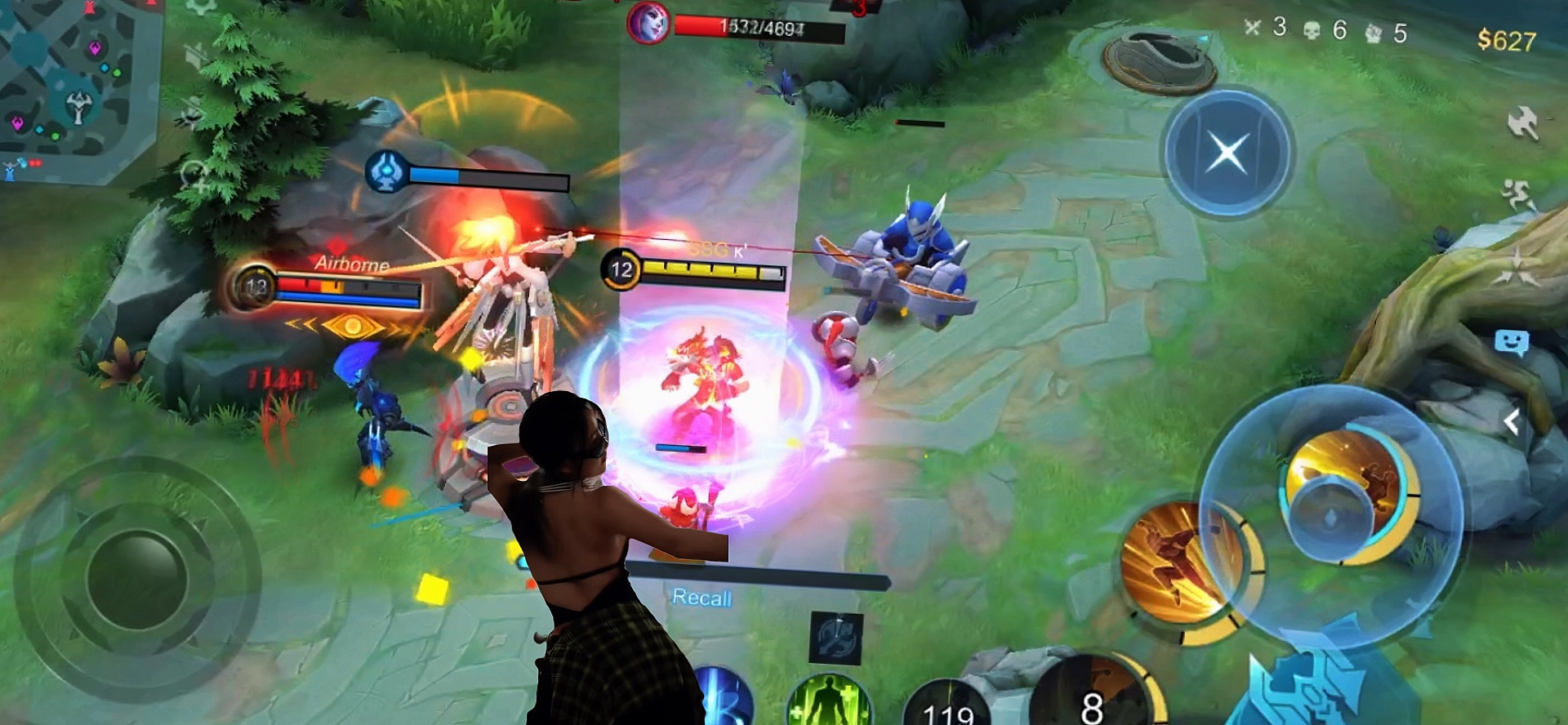
Task: Open the shop via the gold amount
Action: pos(1506,41)
